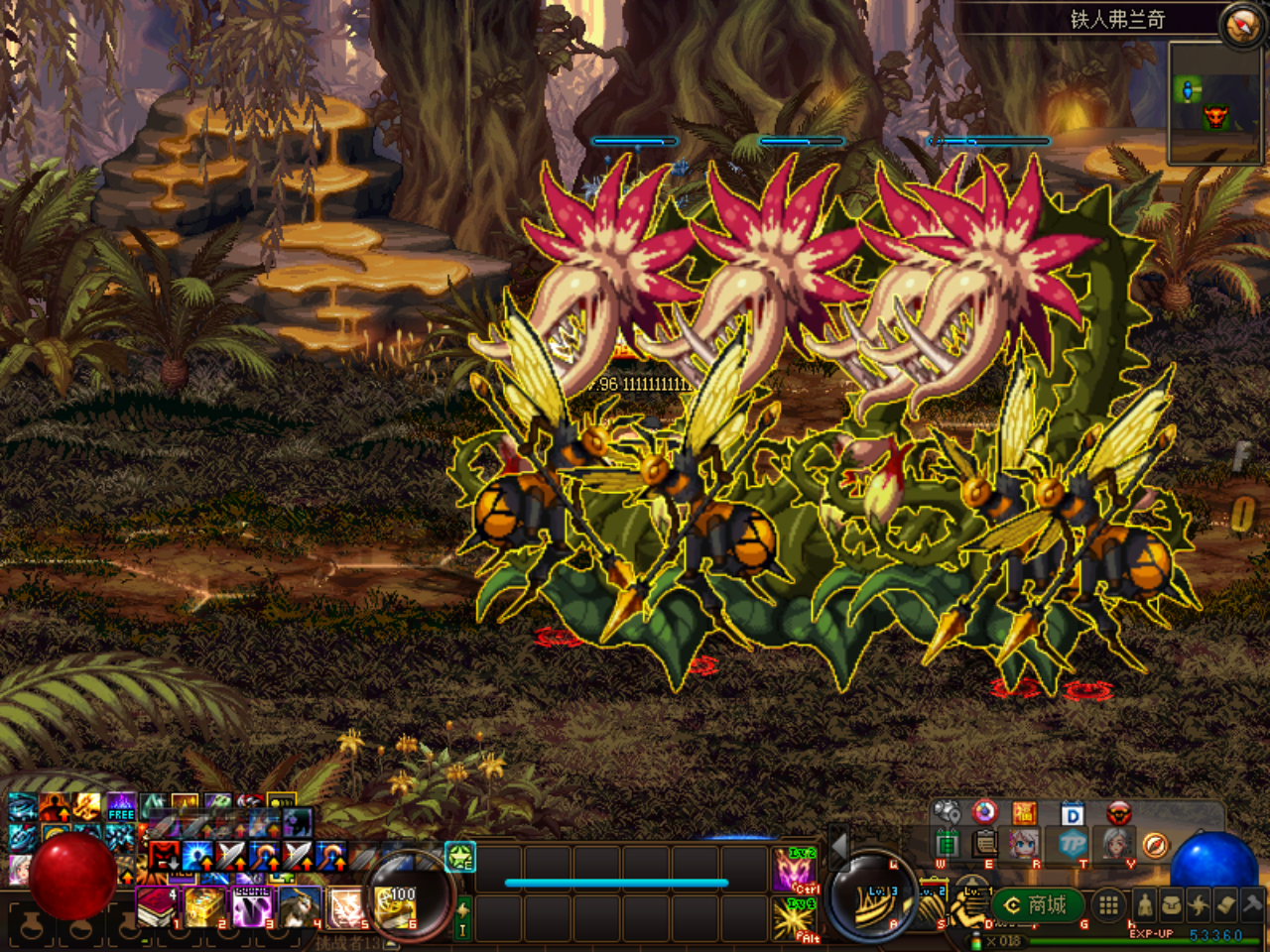Open the inventory bag icon
This screenshot has height=952, width=1270.
(x=1172, y=904)
